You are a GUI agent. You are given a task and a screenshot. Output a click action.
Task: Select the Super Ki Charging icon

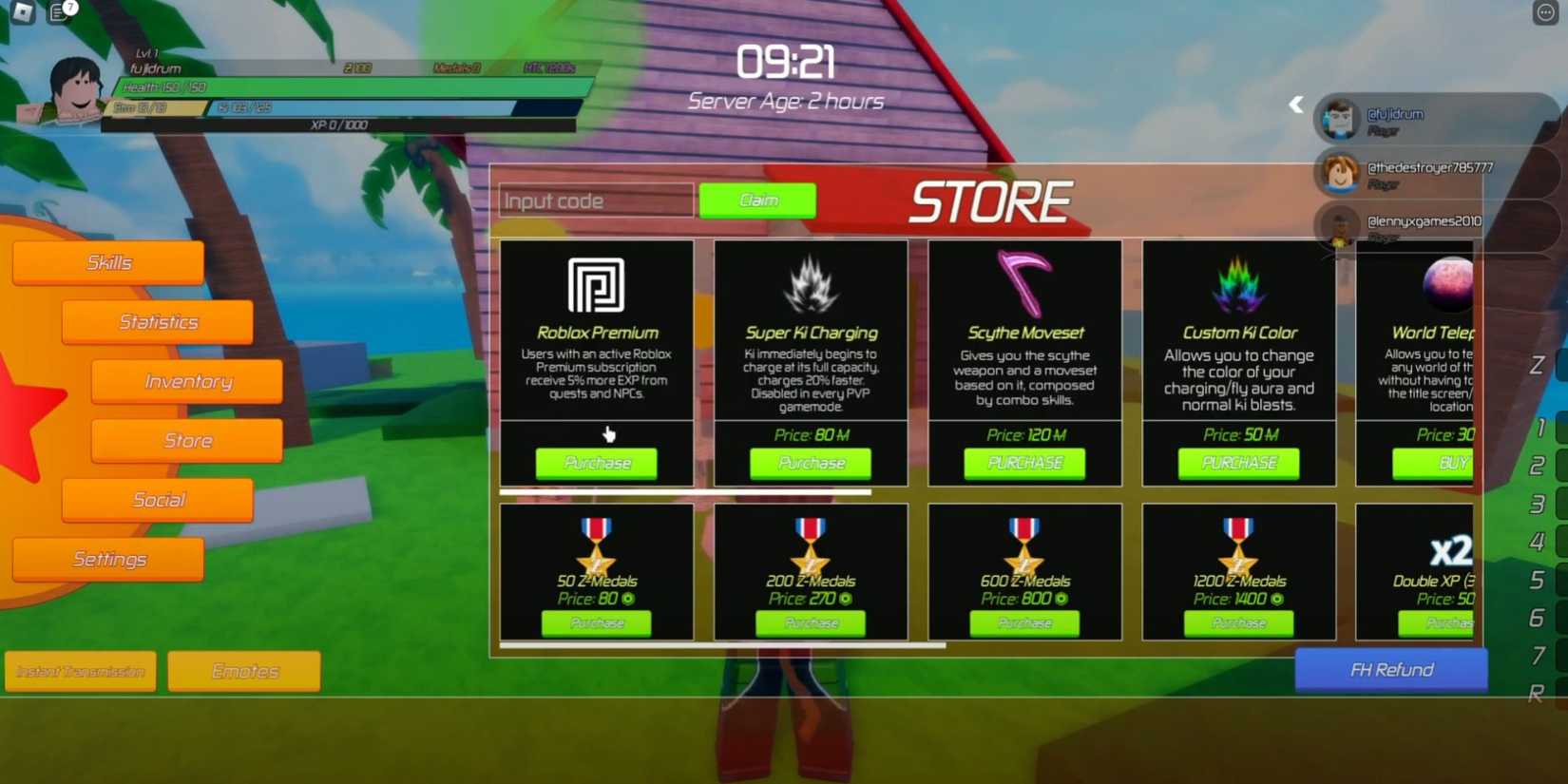[811, 283]
